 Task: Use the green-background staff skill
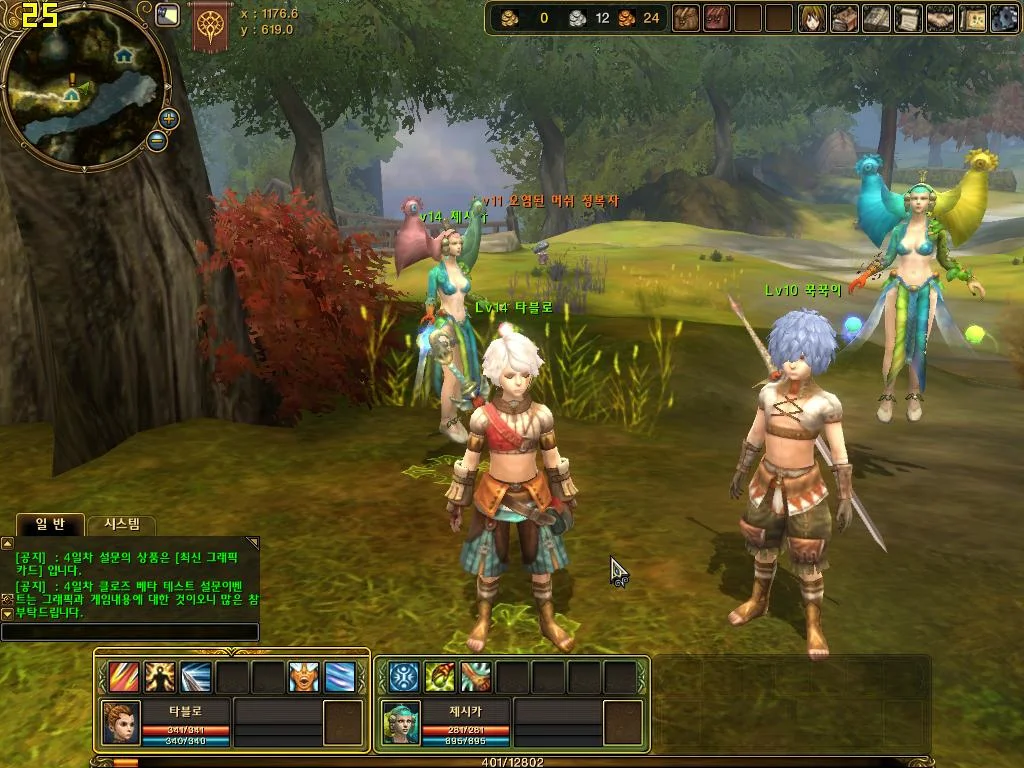tap(440, 677)
